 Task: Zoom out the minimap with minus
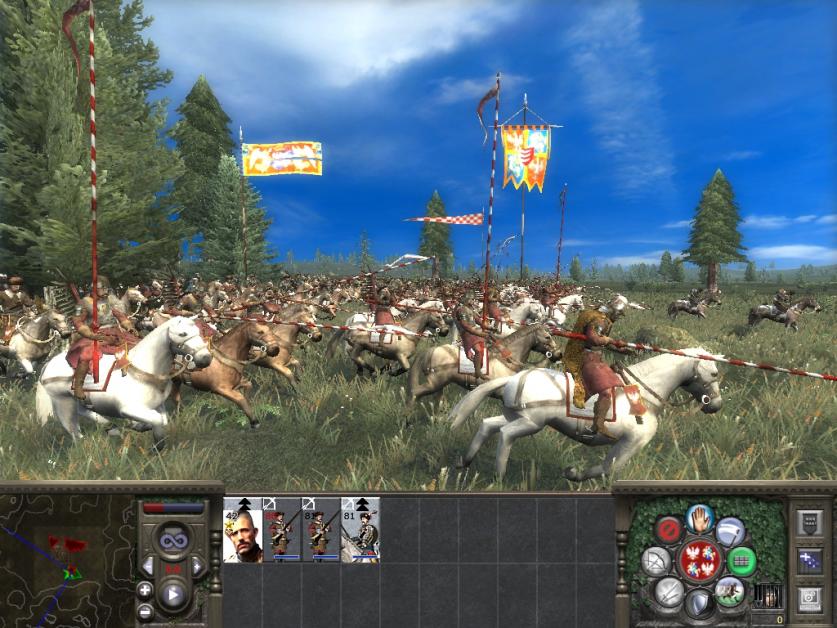point(145,611)
